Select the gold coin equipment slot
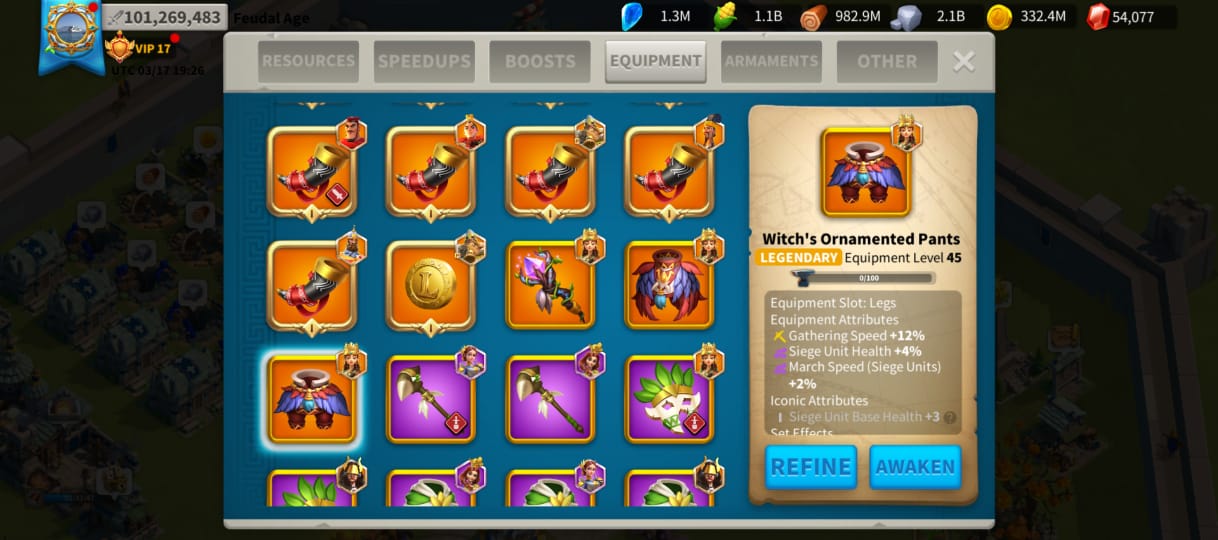This screenshot has width=1218, height=540. point(430,285)
